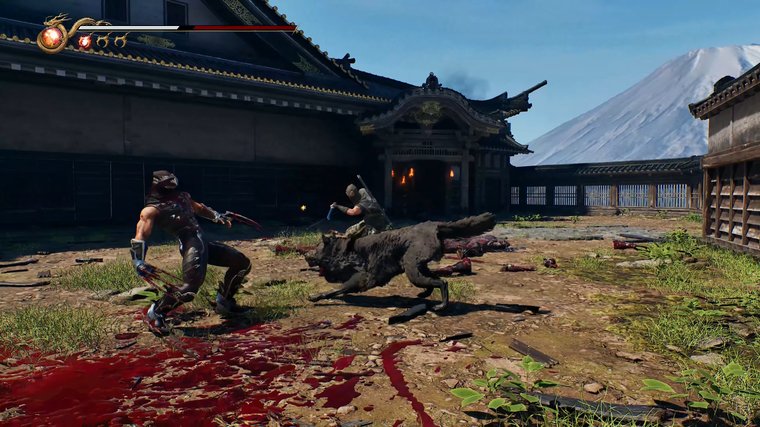
Task: Click the golden dragon ninpo orb emblem
Action: pos(51,37)
